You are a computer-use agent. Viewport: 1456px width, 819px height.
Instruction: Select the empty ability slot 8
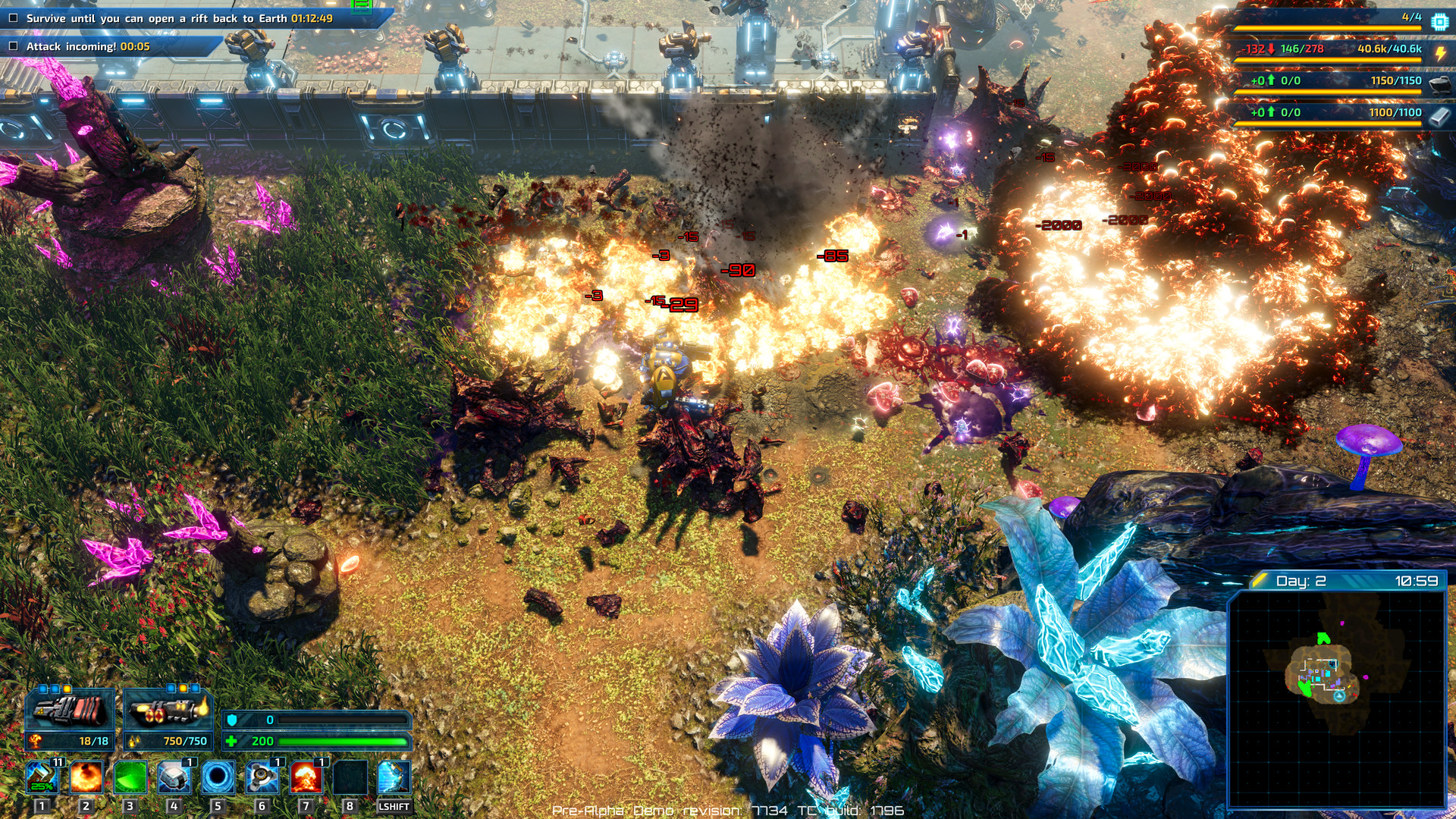pos(349,775)
